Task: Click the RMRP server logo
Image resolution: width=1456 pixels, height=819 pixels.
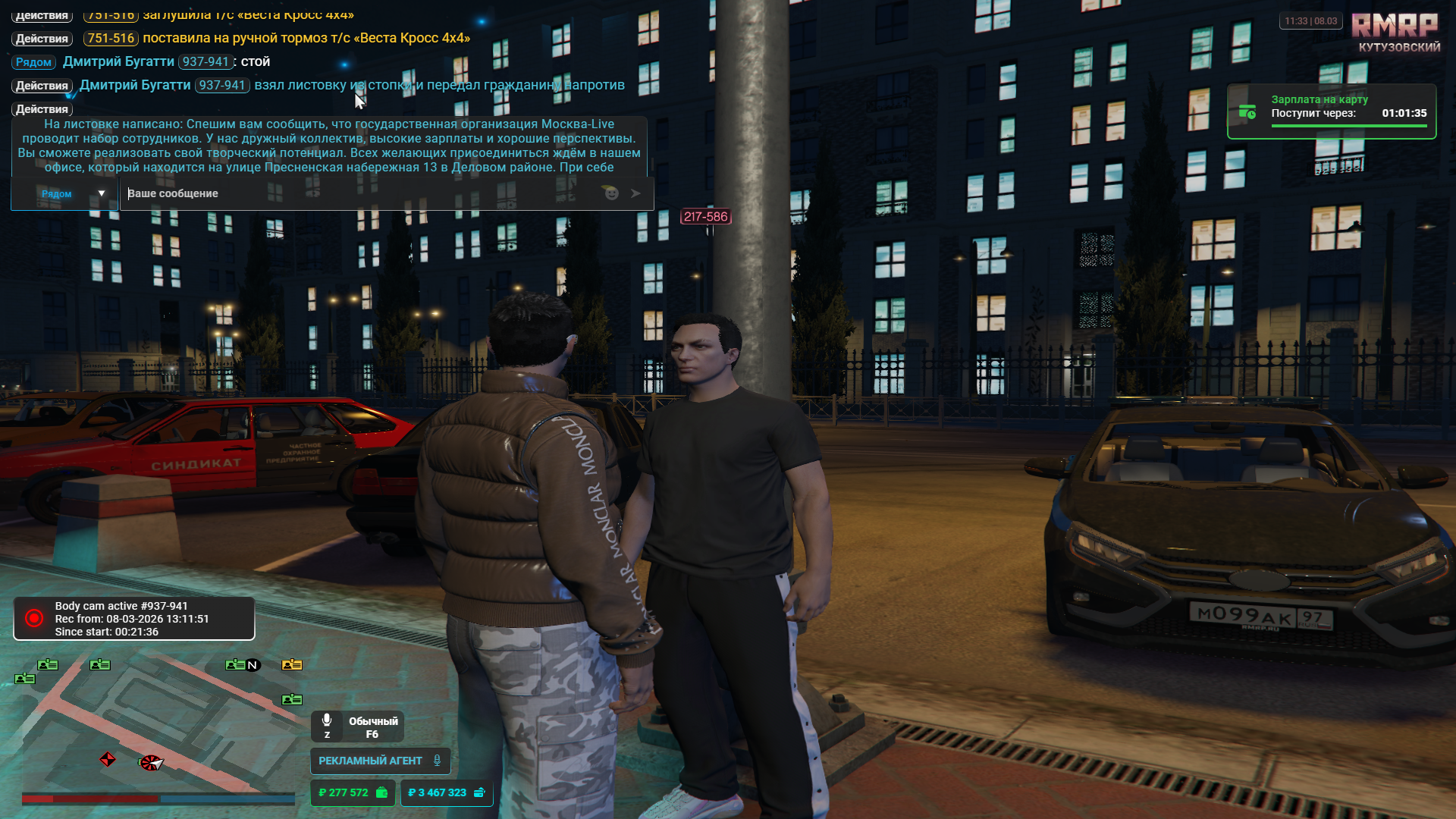Action: (1395, 27)
